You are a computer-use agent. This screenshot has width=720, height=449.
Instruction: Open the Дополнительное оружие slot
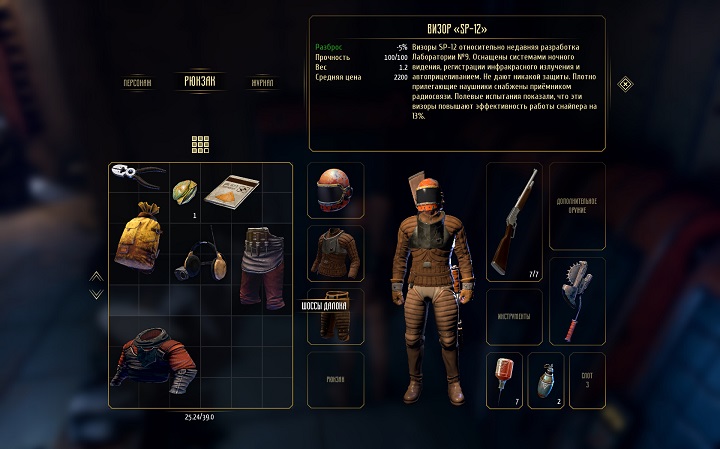pyautogui.click(x=577, y=206)
